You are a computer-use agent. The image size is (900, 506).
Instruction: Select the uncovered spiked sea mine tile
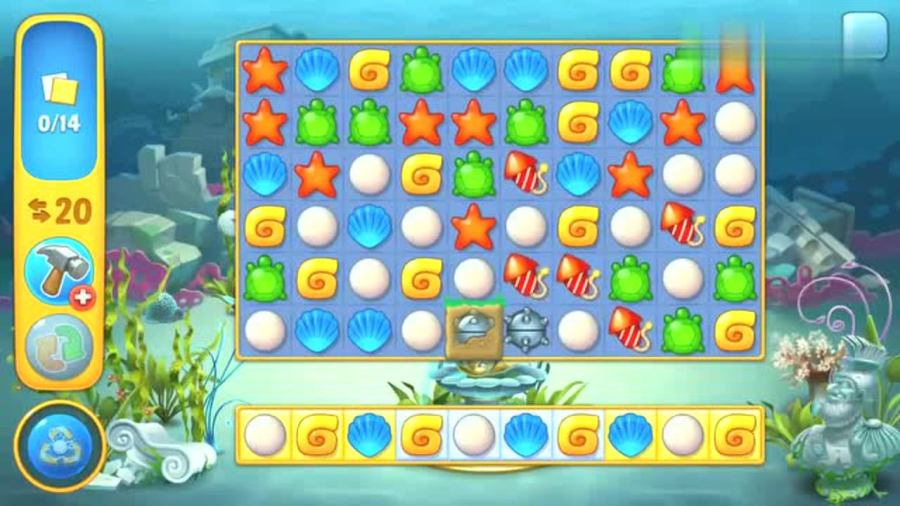527,329
